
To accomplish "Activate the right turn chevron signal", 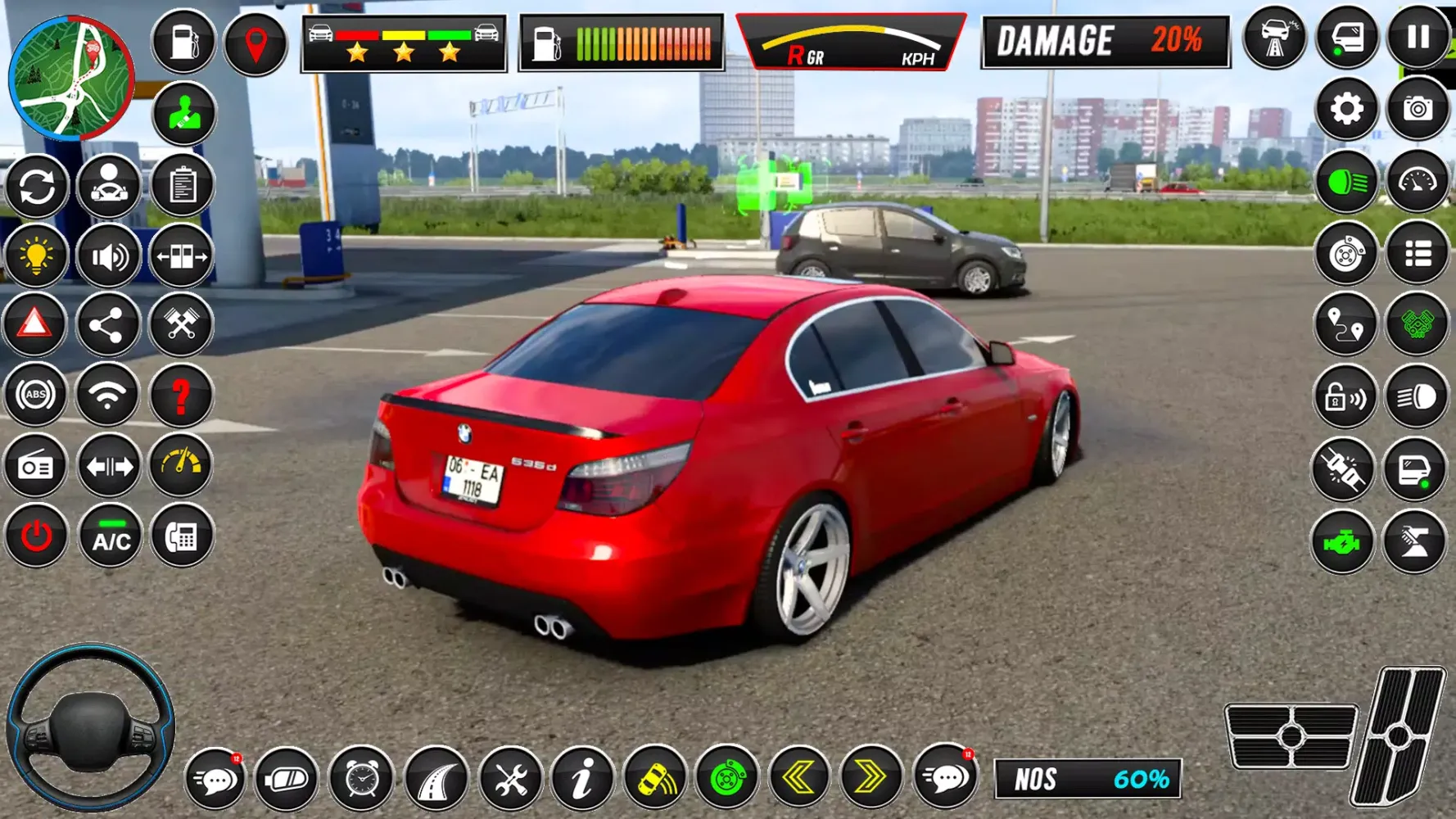I will pos(870,776).
